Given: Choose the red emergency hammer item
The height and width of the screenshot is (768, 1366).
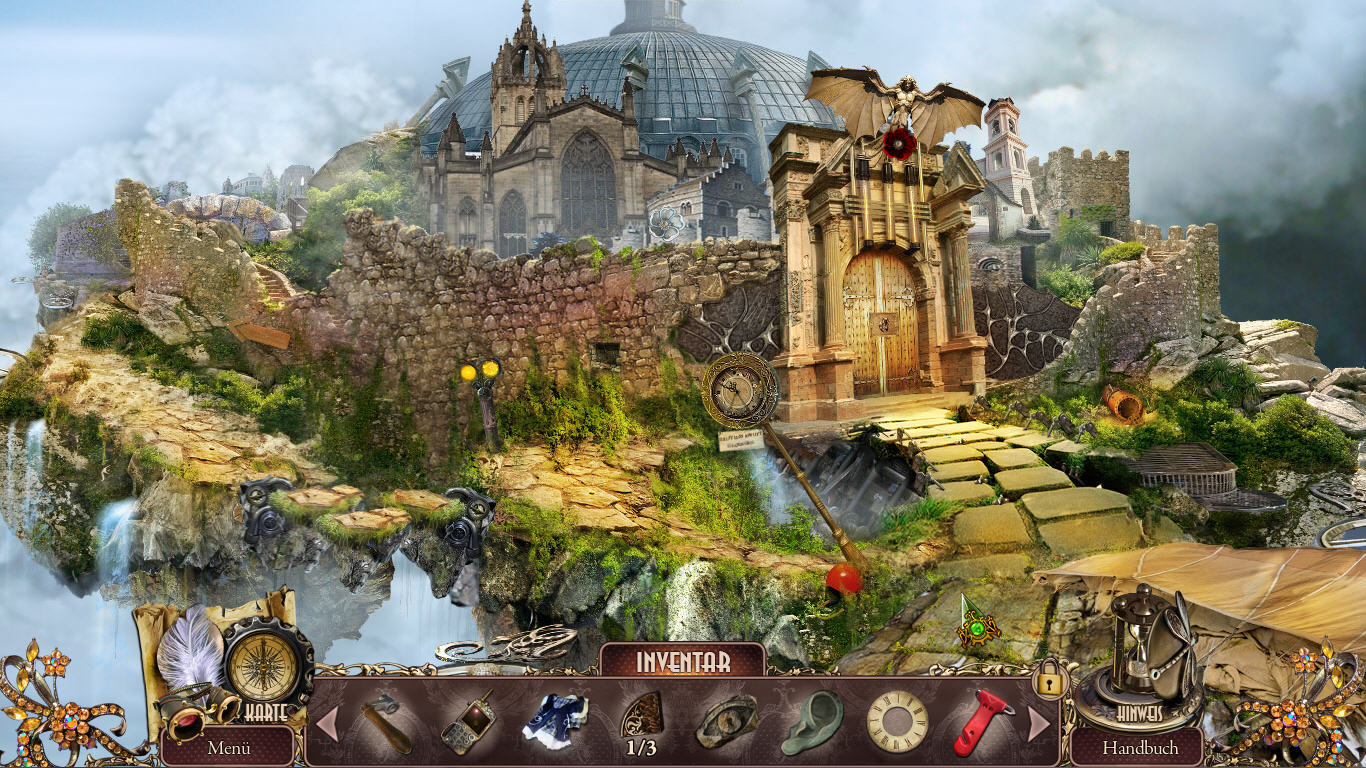Looking at the screenshot, I should [981, 722].
